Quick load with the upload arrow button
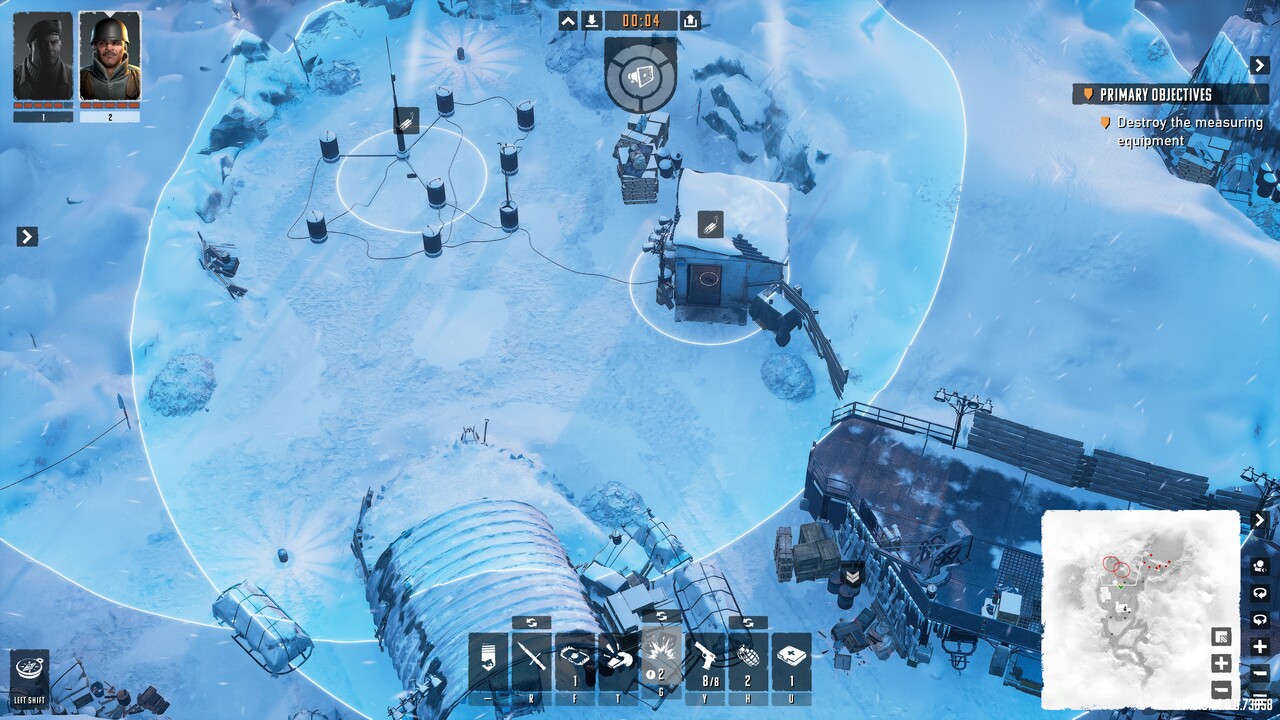Viewport: 1280px width, 720px height. pos(691,21)
